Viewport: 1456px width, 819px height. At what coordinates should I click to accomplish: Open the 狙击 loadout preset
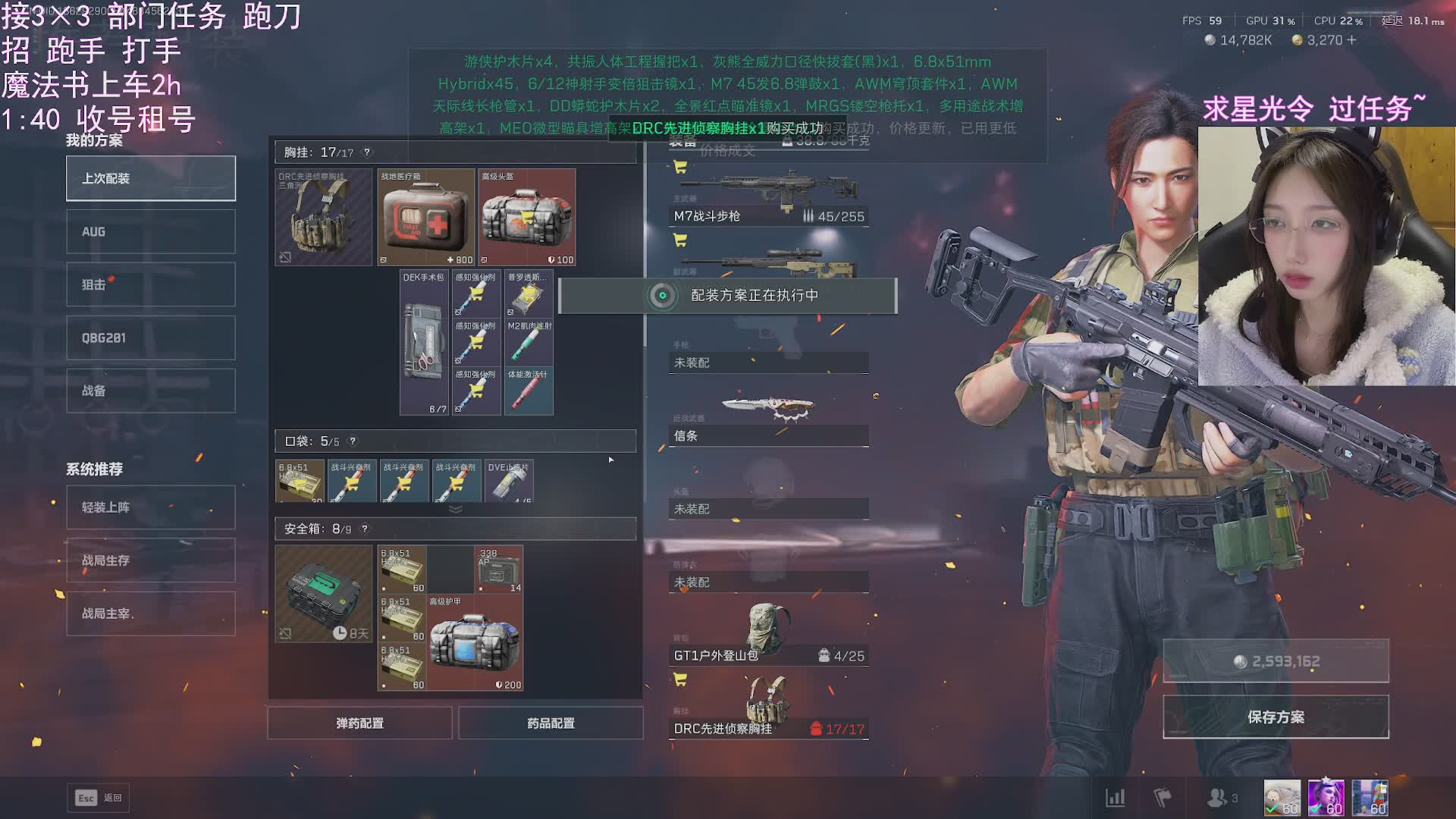pyautogui.click(x=150, y=284)
